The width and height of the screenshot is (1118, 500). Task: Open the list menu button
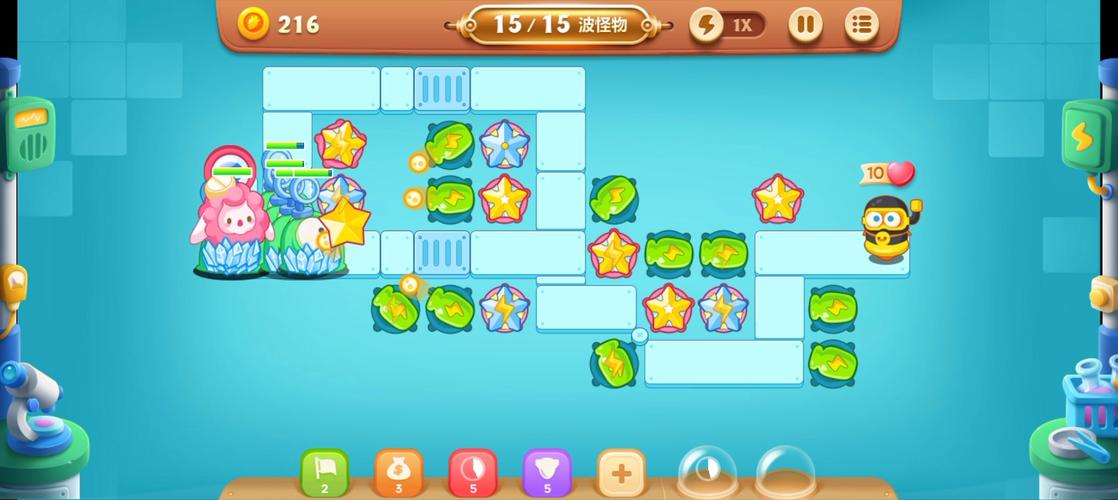tap(861, 25)
